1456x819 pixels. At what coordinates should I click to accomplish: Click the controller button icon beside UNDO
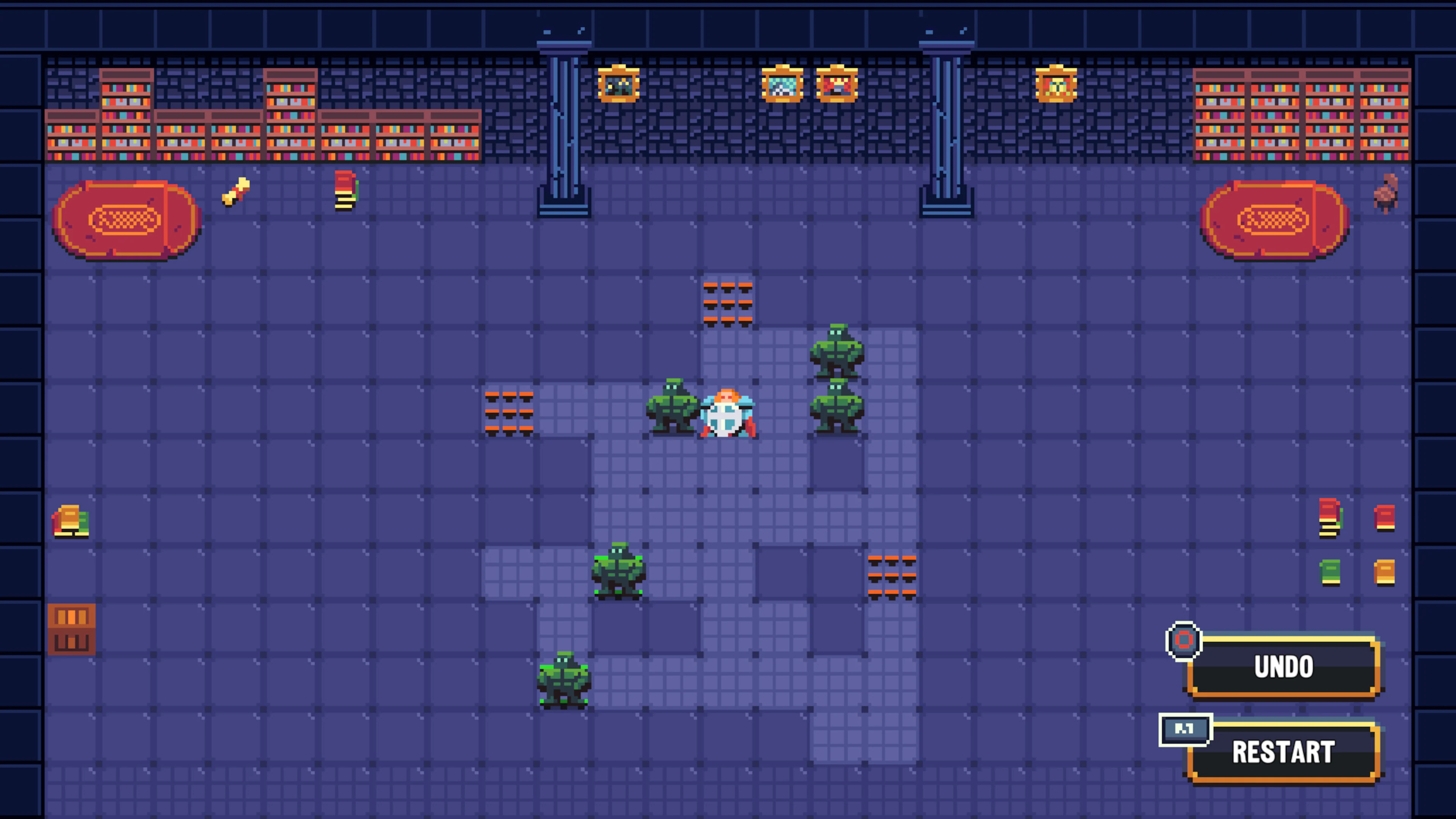[1184, 640]
